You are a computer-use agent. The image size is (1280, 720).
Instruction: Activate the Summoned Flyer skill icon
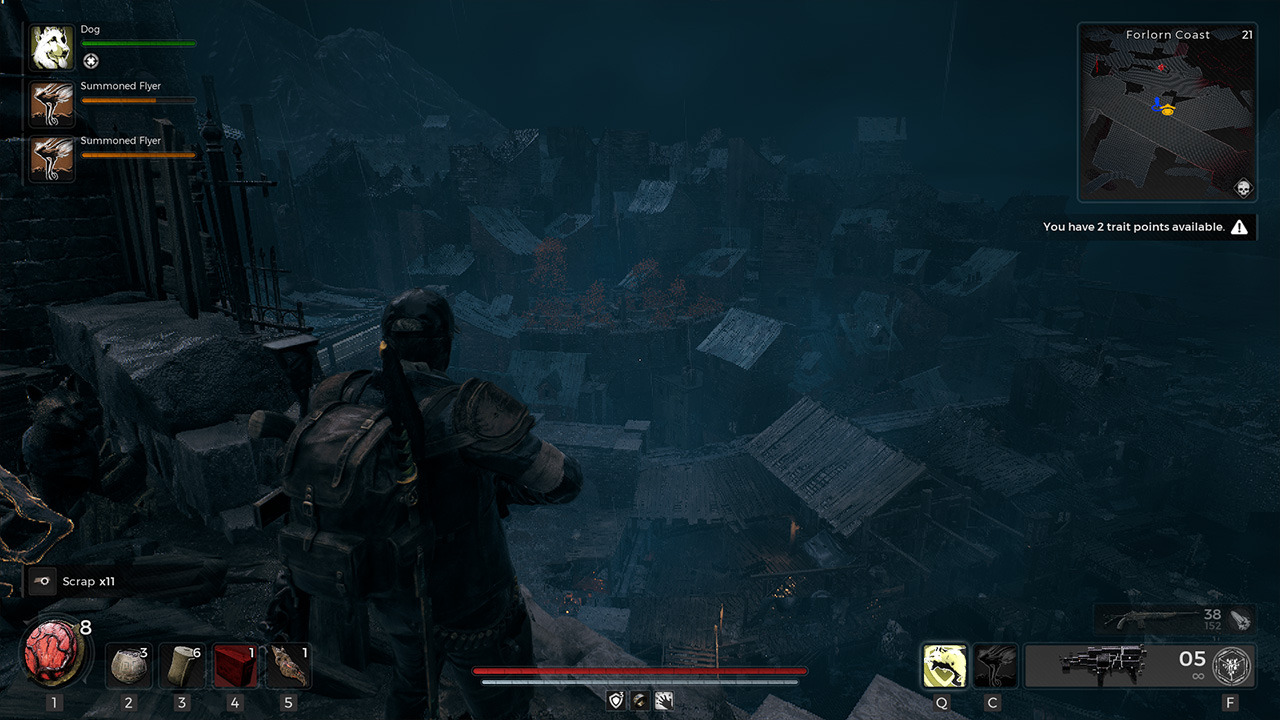coord(995,666)
